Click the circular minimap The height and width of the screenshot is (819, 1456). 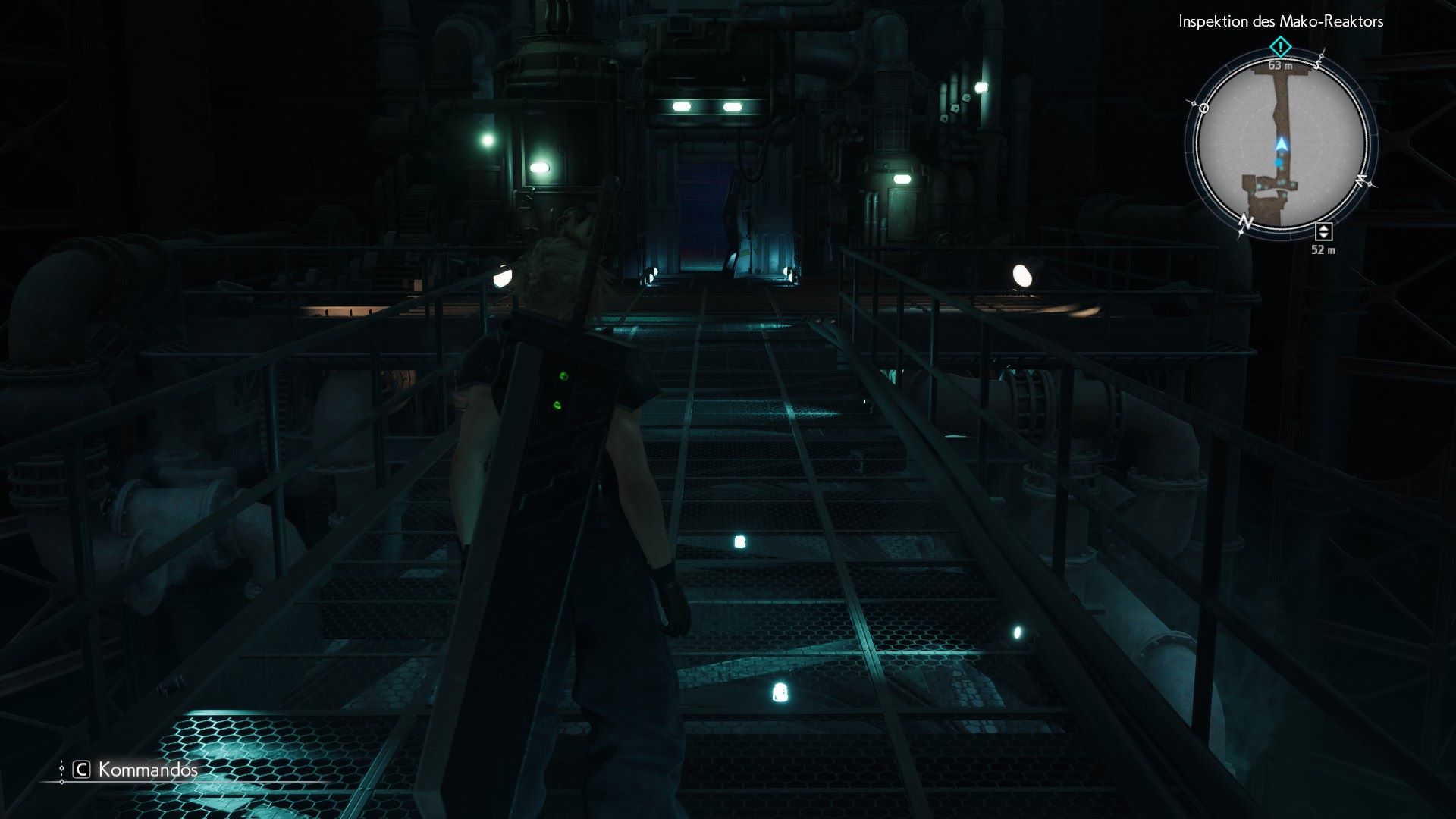pos(1281,144)
